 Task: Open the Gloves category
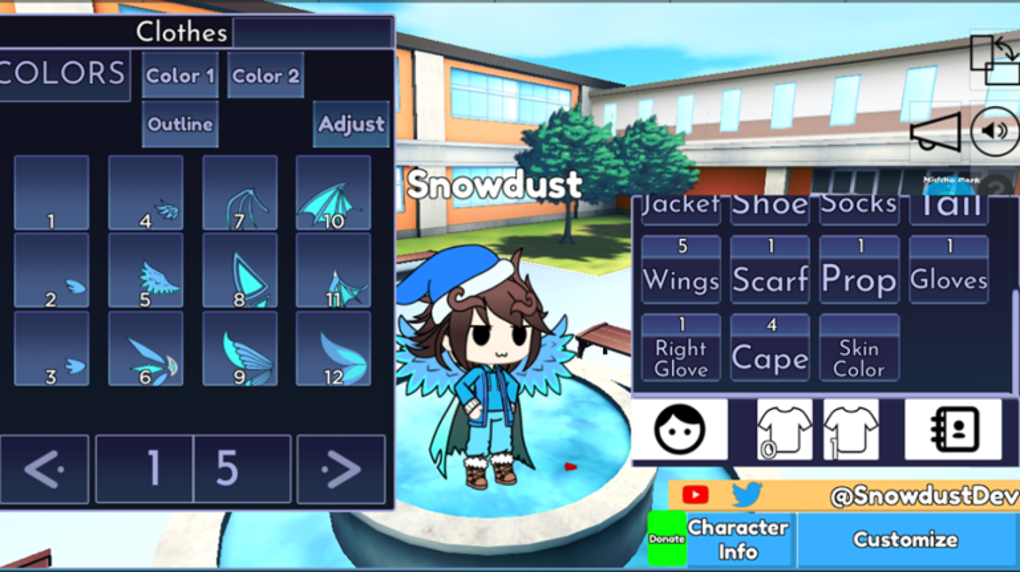point(949,270)
